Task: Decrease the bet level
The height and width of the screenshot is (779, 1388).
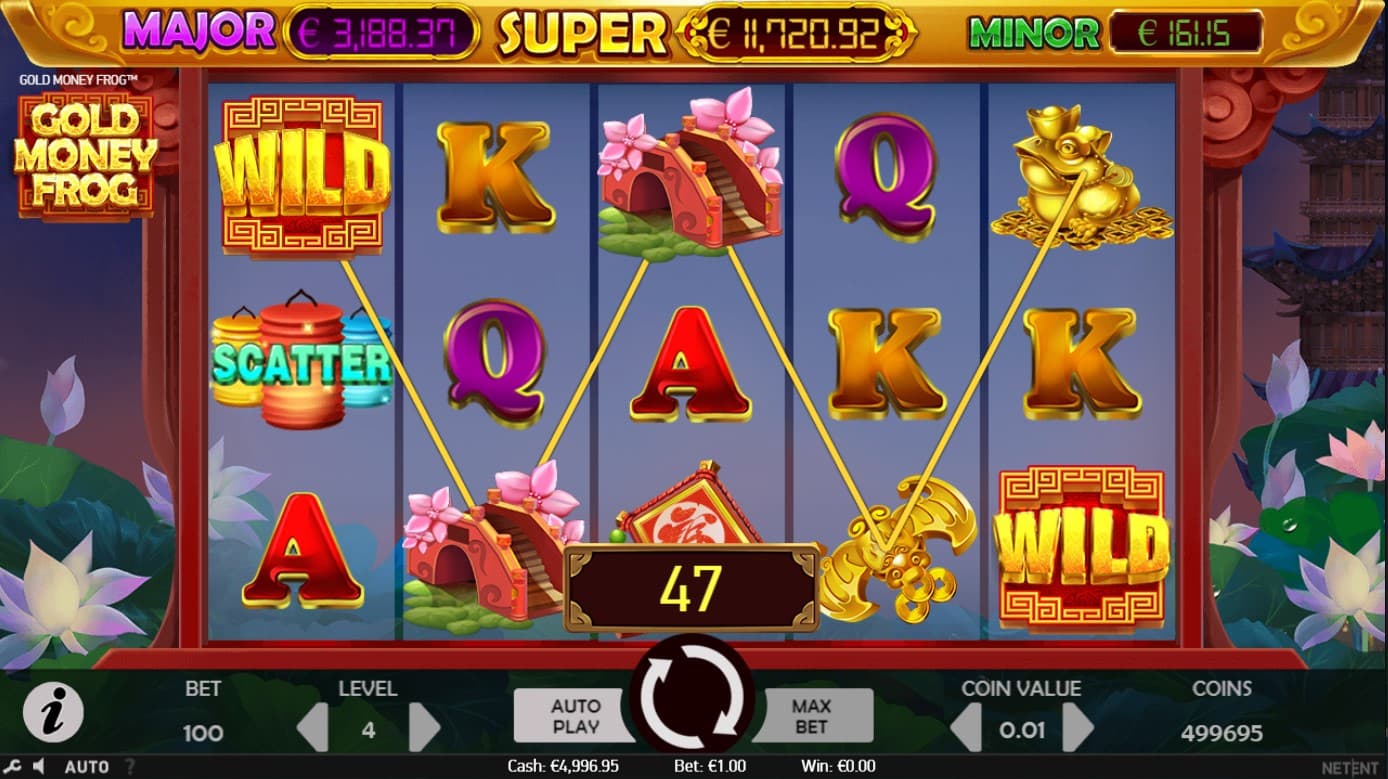Action: point(314,727)
